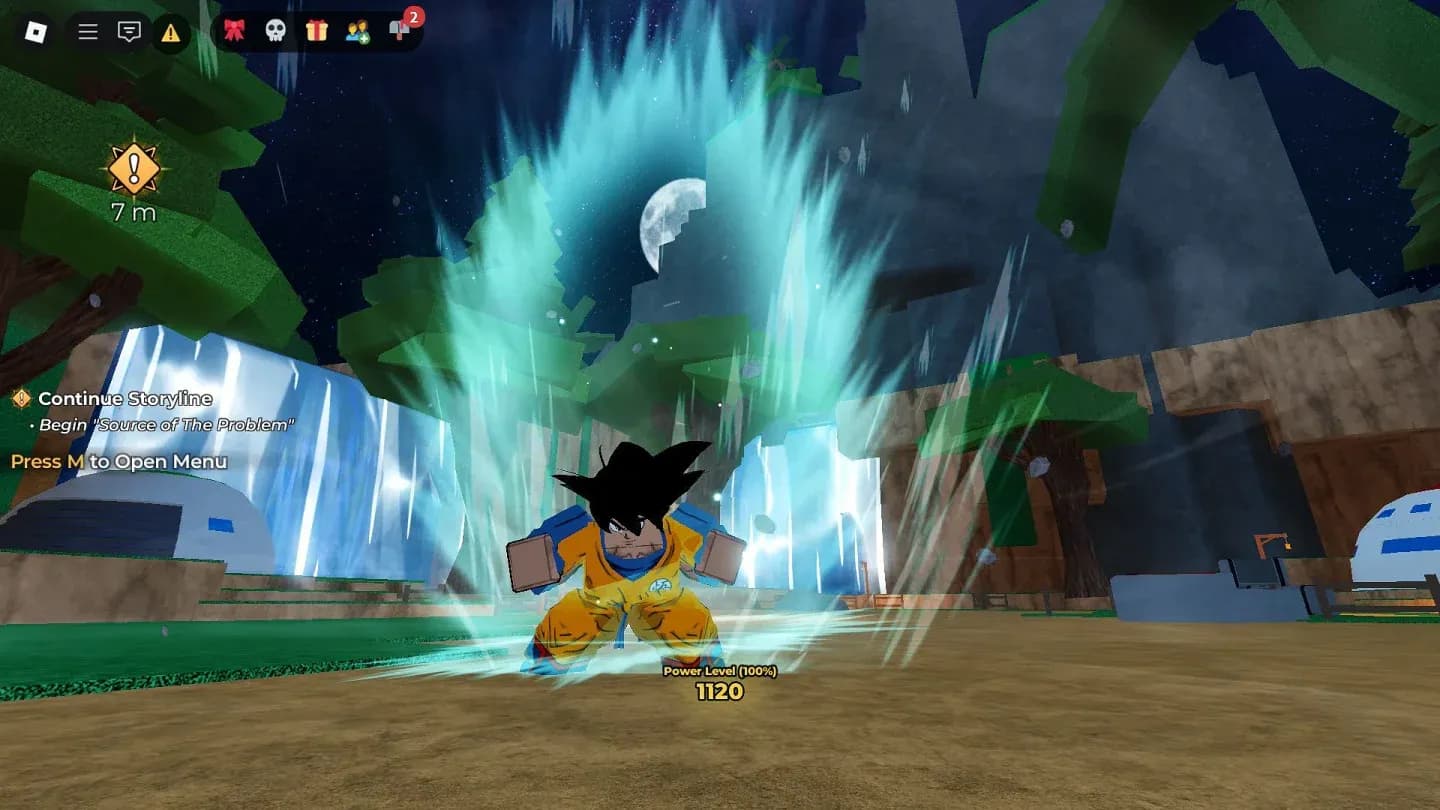This screenshot has height=810, width=1440.
Task: Open the gift box rewards icon
Action: (x=317, y=31)
